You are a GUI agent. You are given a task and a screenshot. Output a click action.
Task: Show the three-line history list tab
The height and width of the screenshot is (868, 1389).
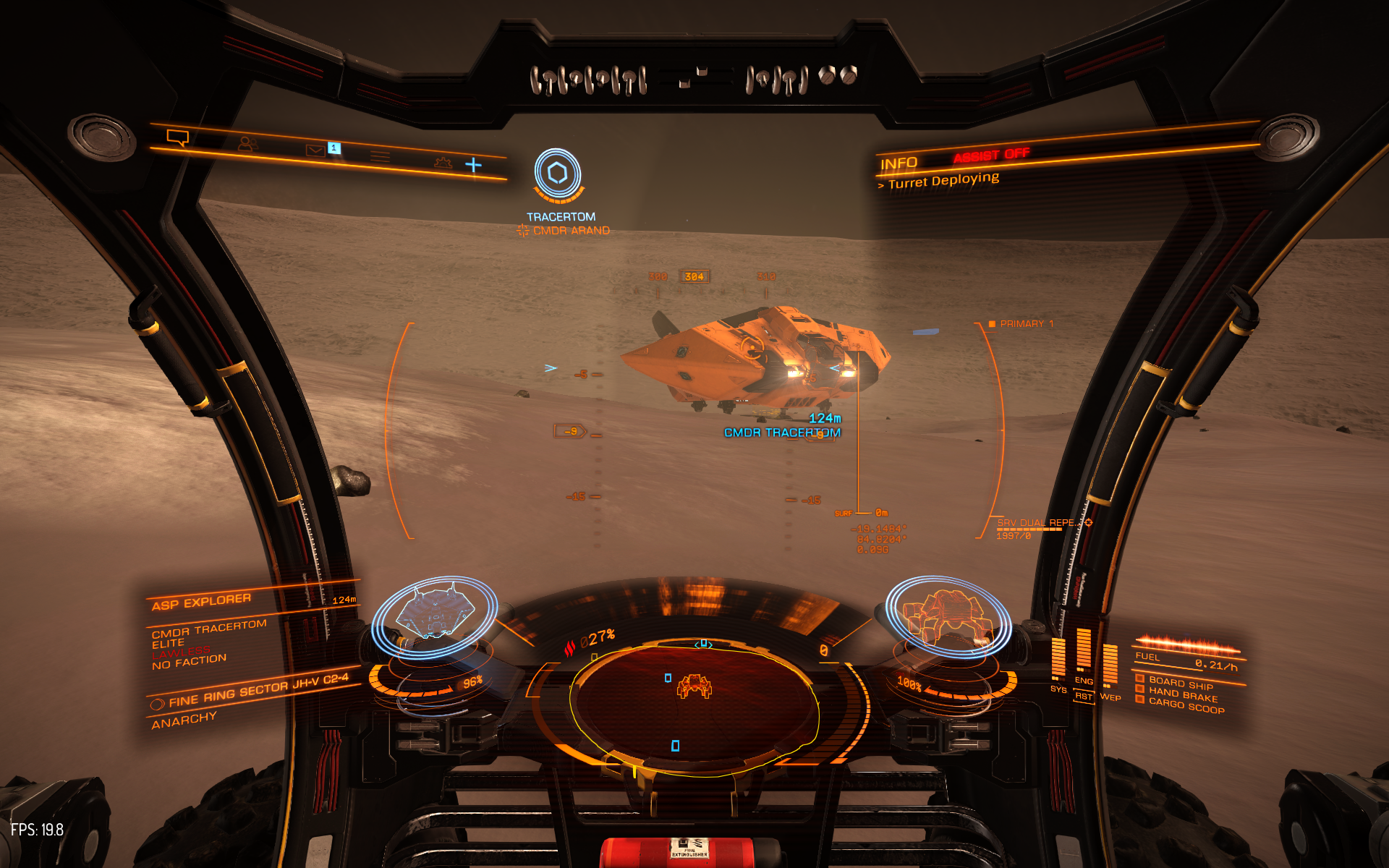point(380,156)
